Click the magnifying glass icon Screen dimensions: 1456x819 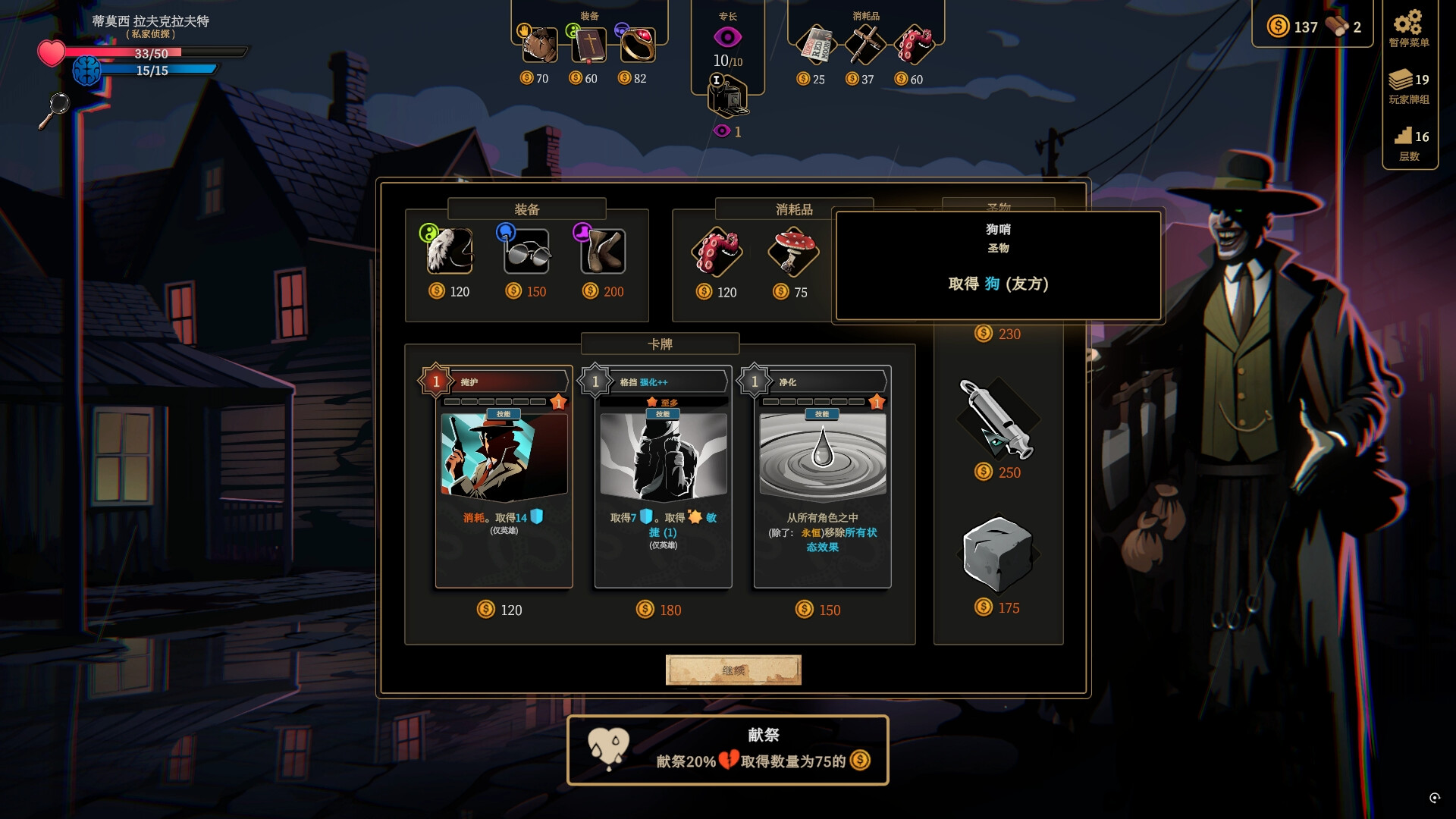coord(55,110)
